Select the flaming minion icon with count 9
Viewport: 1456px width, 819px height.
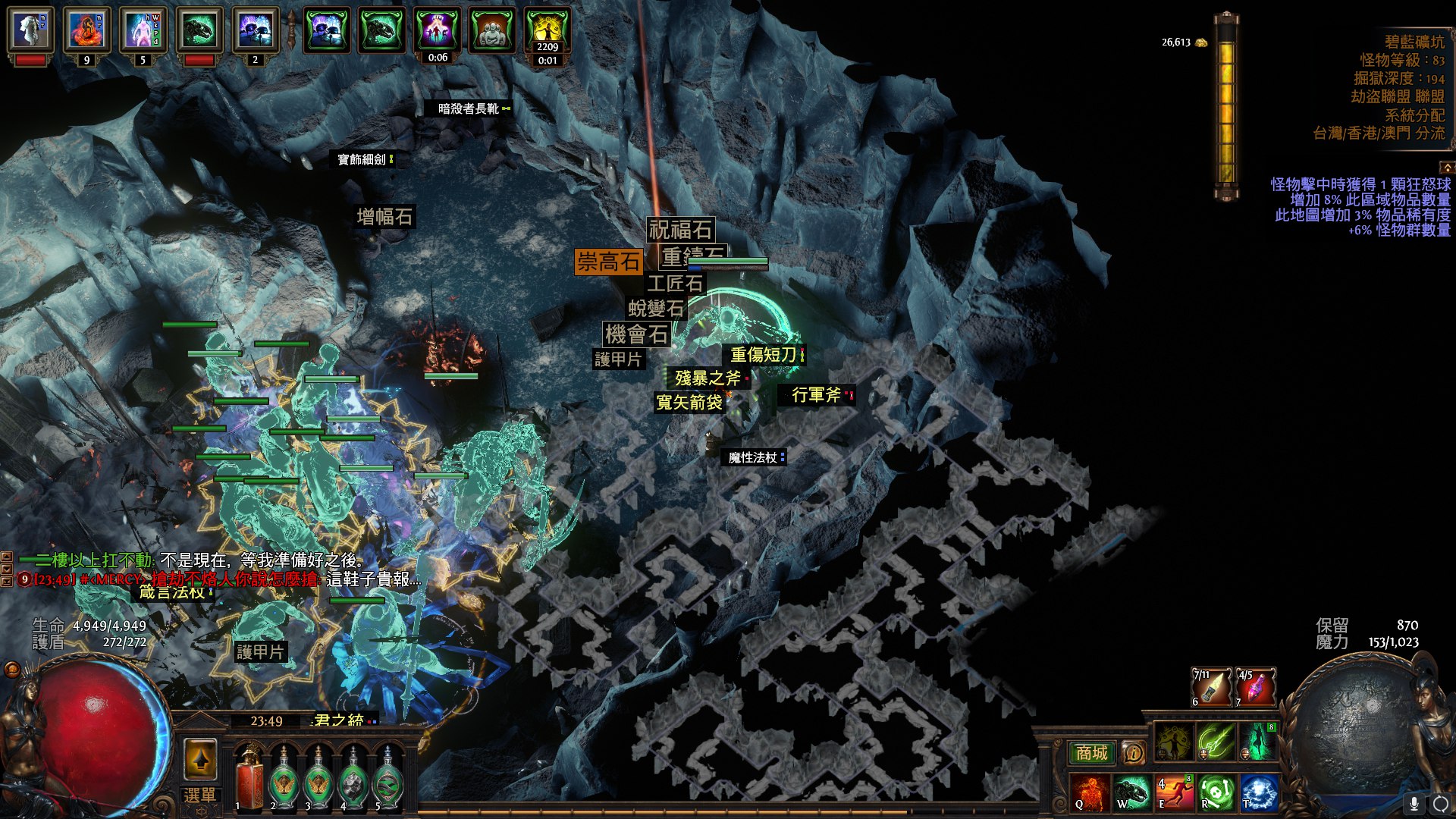[x=86, y=30]
